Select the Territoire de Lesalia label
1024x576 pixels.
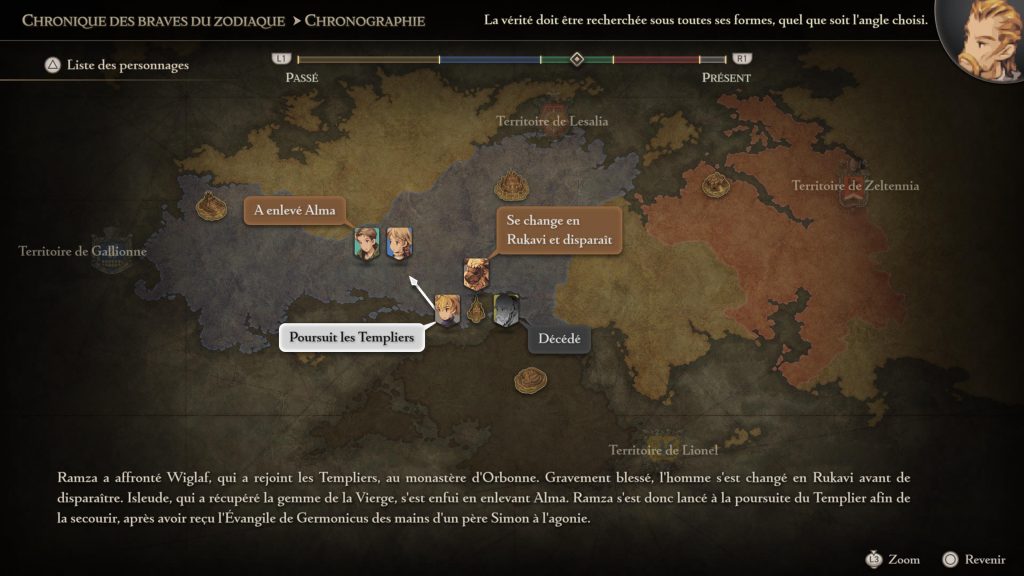pos(552,121)
